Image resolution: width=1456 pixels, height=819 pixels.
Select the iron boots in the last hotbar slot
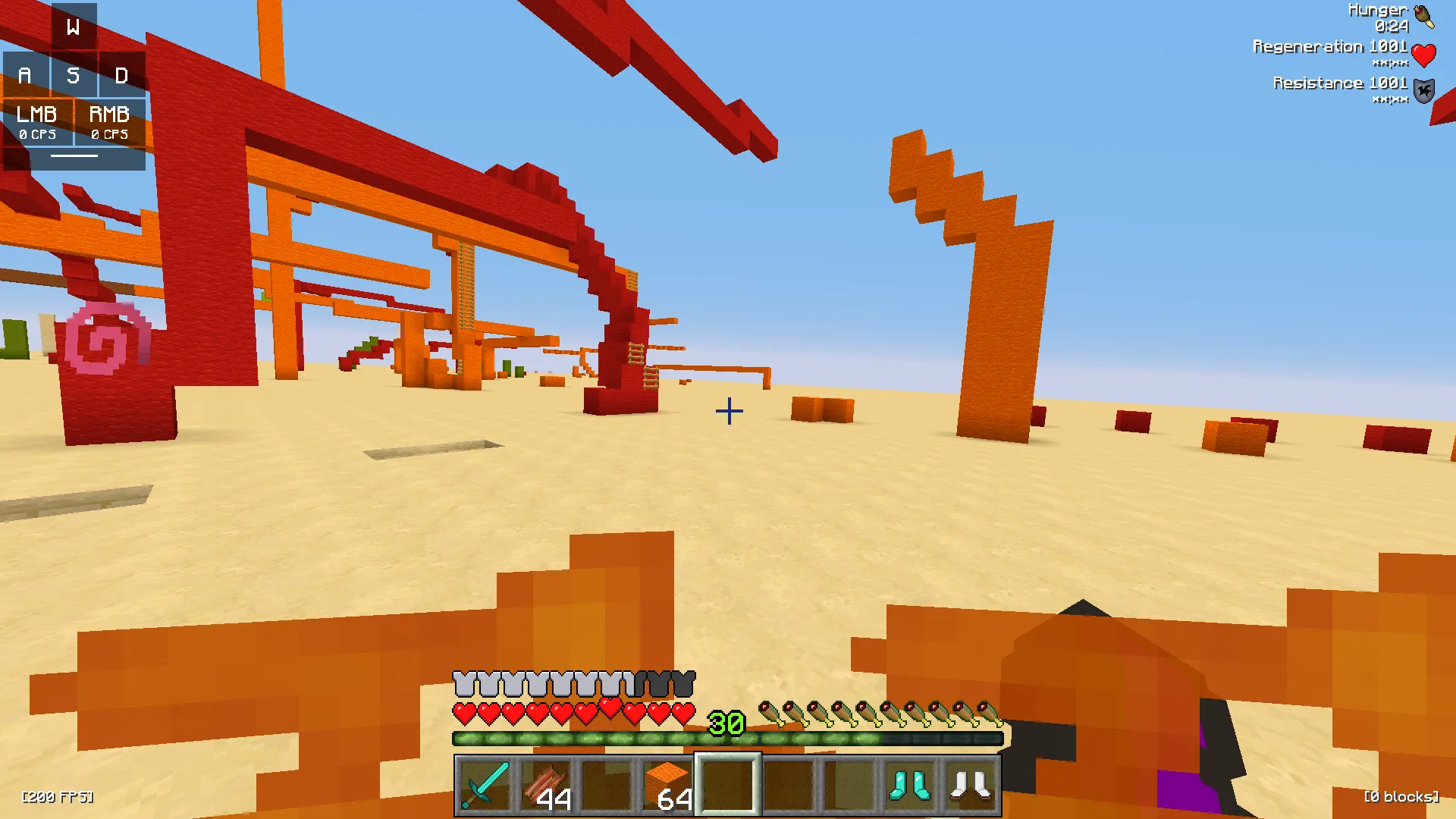[x=971, y=785]
